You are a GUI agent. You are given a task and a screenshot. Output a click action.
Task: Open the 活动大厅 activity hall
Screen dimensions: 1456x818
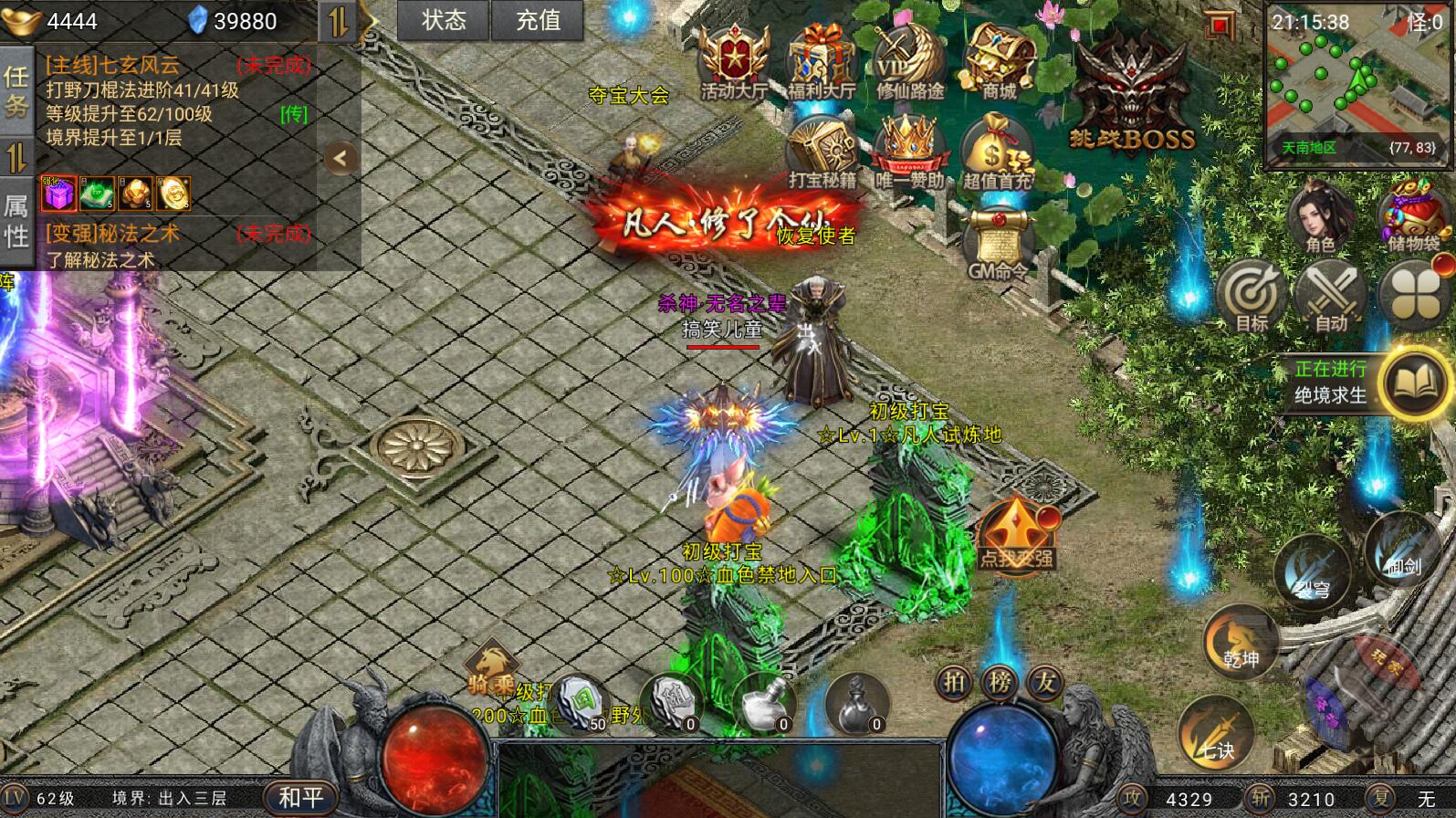733,62
